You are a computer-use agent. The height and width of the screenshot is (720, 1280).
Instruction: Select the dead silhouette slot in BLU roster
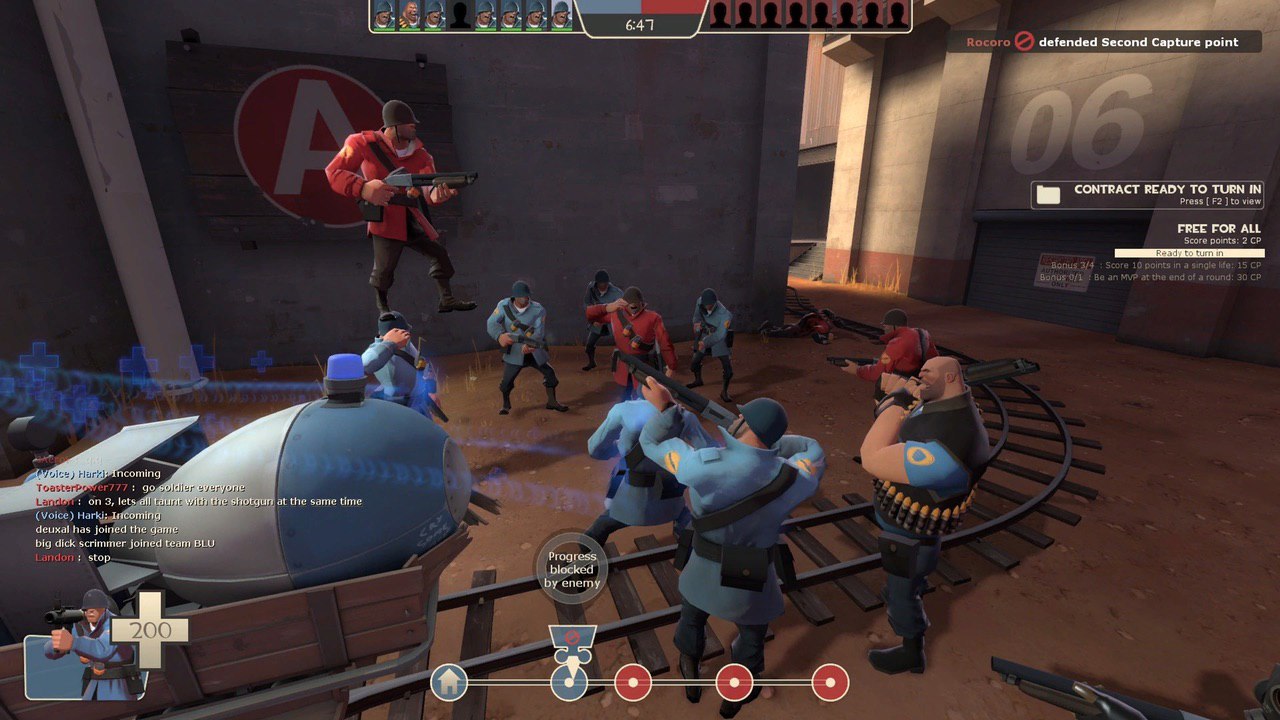coord(460,15)
